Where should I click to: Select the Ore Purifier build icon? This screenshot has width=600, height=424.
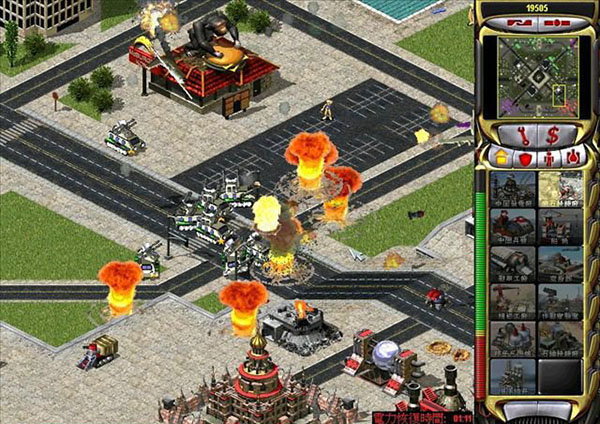pos(561,337)
